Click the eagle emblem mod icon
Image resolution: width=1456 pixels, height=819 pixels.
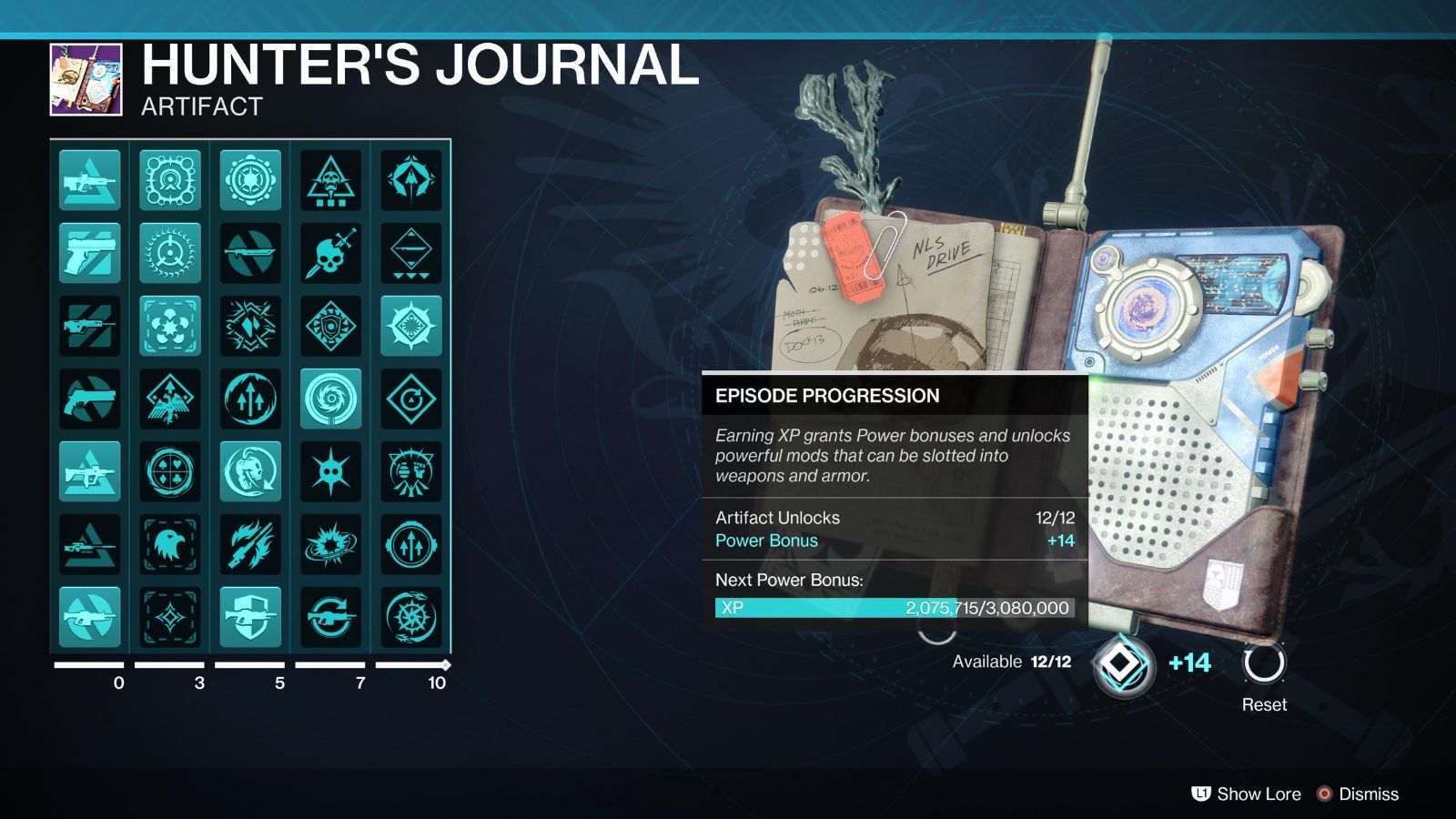point(169,544)
